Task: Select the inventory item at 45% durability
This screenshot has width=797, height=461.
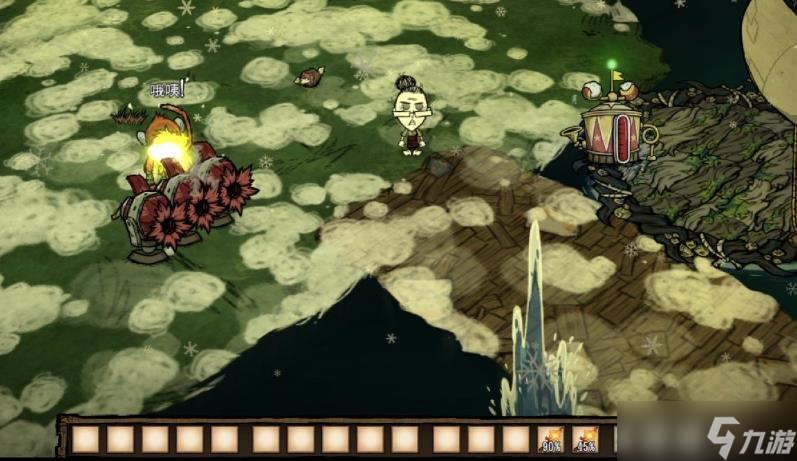Action: (x=585, y=439)
